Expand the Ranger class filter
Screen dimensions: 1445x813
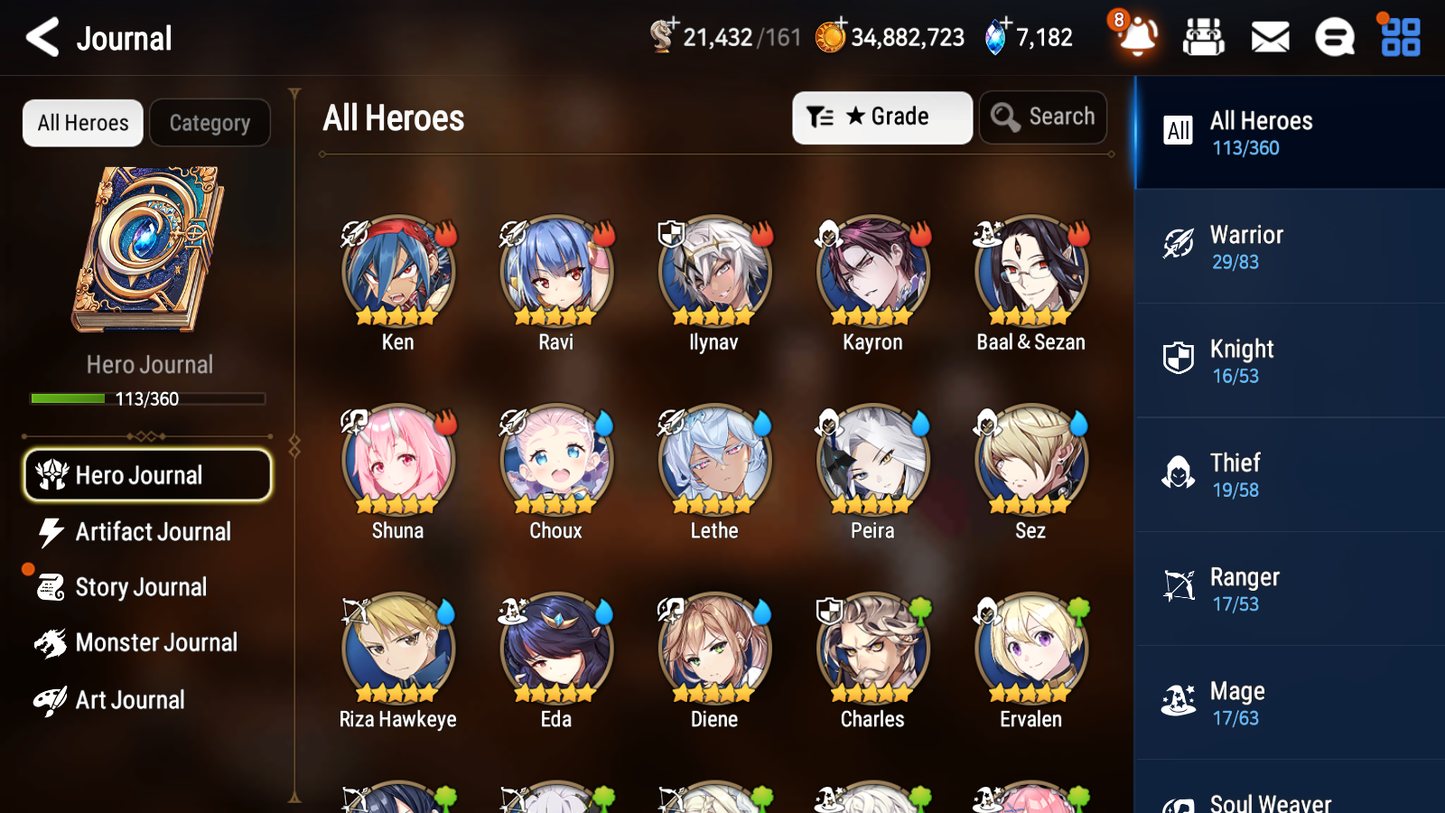click(1180, 588)
